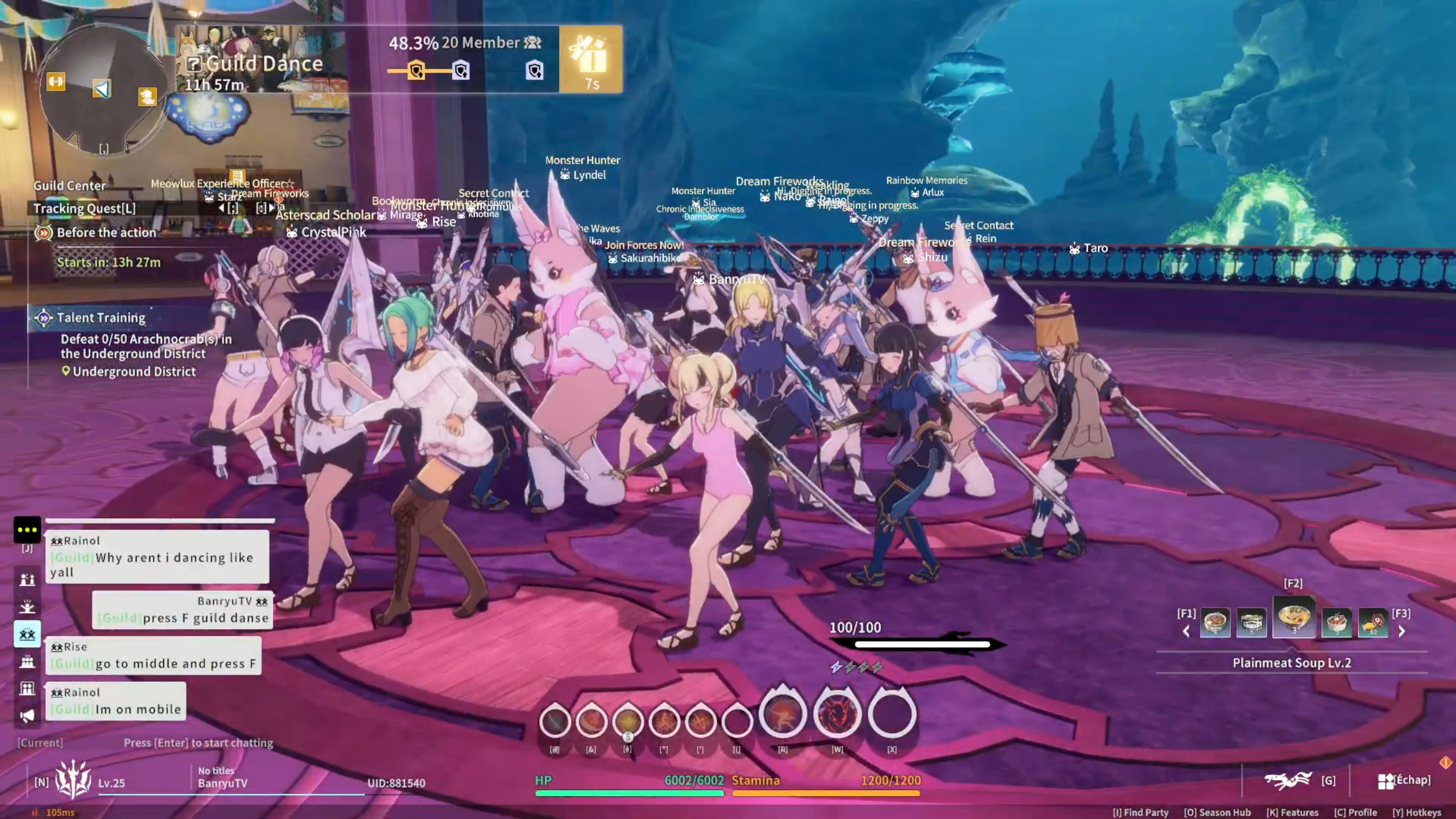
Task: Open the guild chat channel in the sidebar
Action: coord(28,633)
